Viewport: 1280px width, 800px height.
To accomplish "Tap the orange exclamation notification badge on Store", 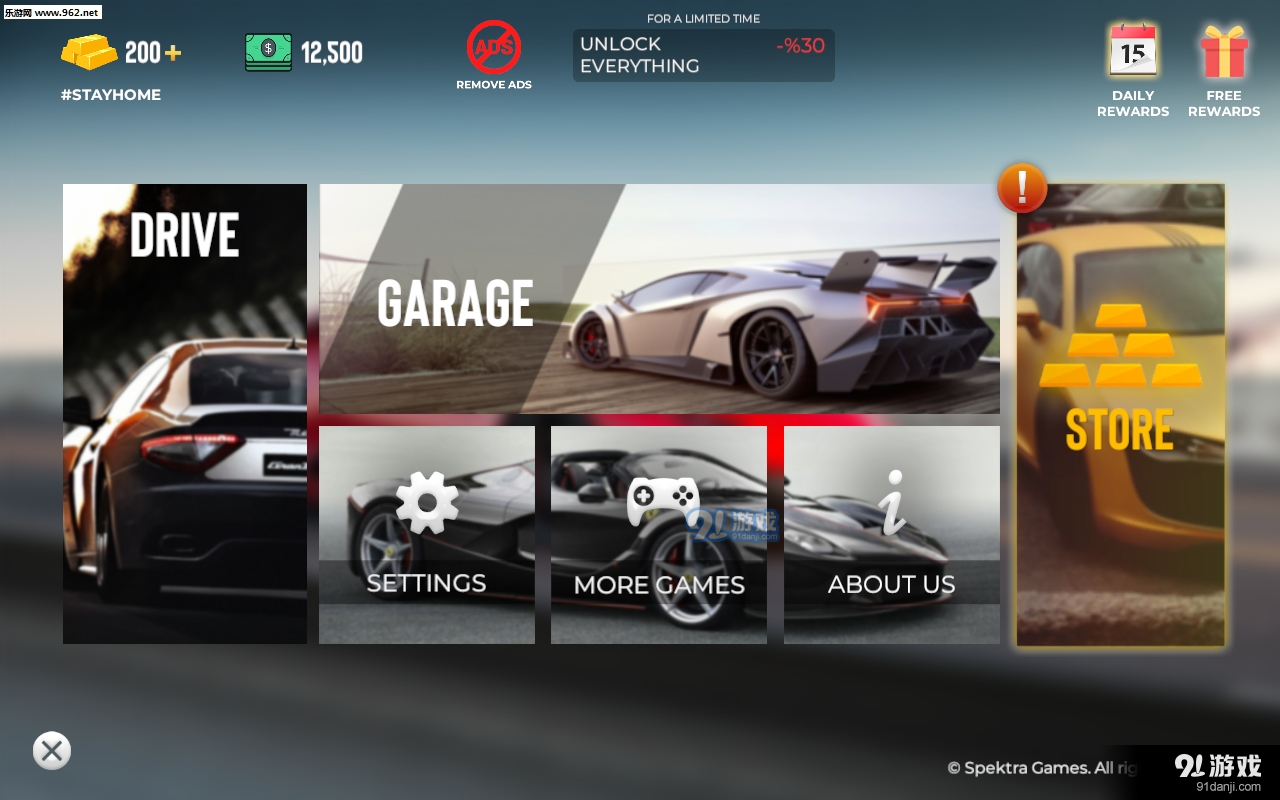I will tap(1022, 189).
